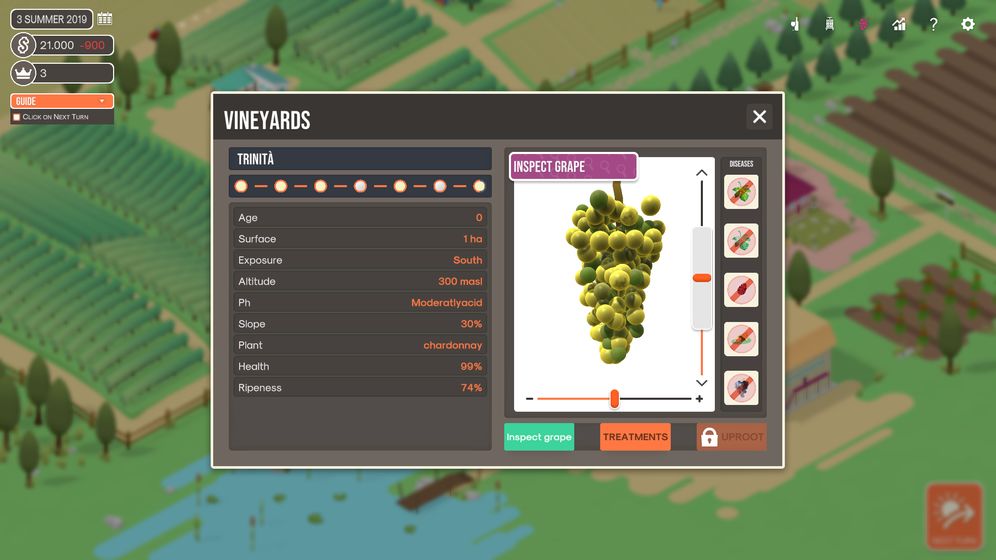
Task: Expand the Guide dropdown
Action: 62,101
